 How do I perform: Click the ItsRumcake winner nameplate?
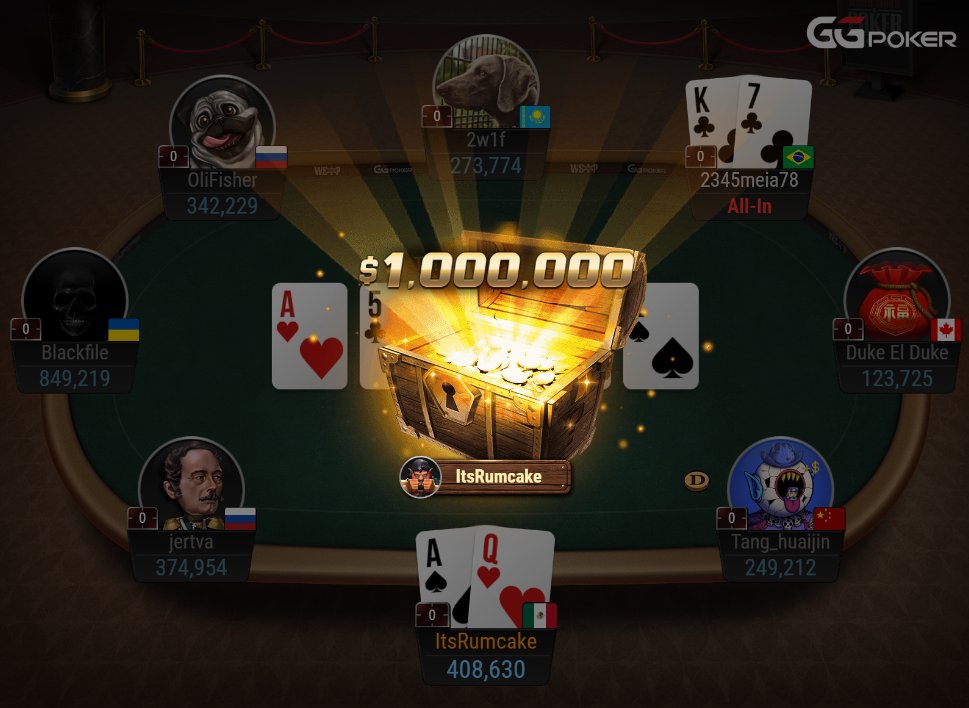click(x=486, y=477)
